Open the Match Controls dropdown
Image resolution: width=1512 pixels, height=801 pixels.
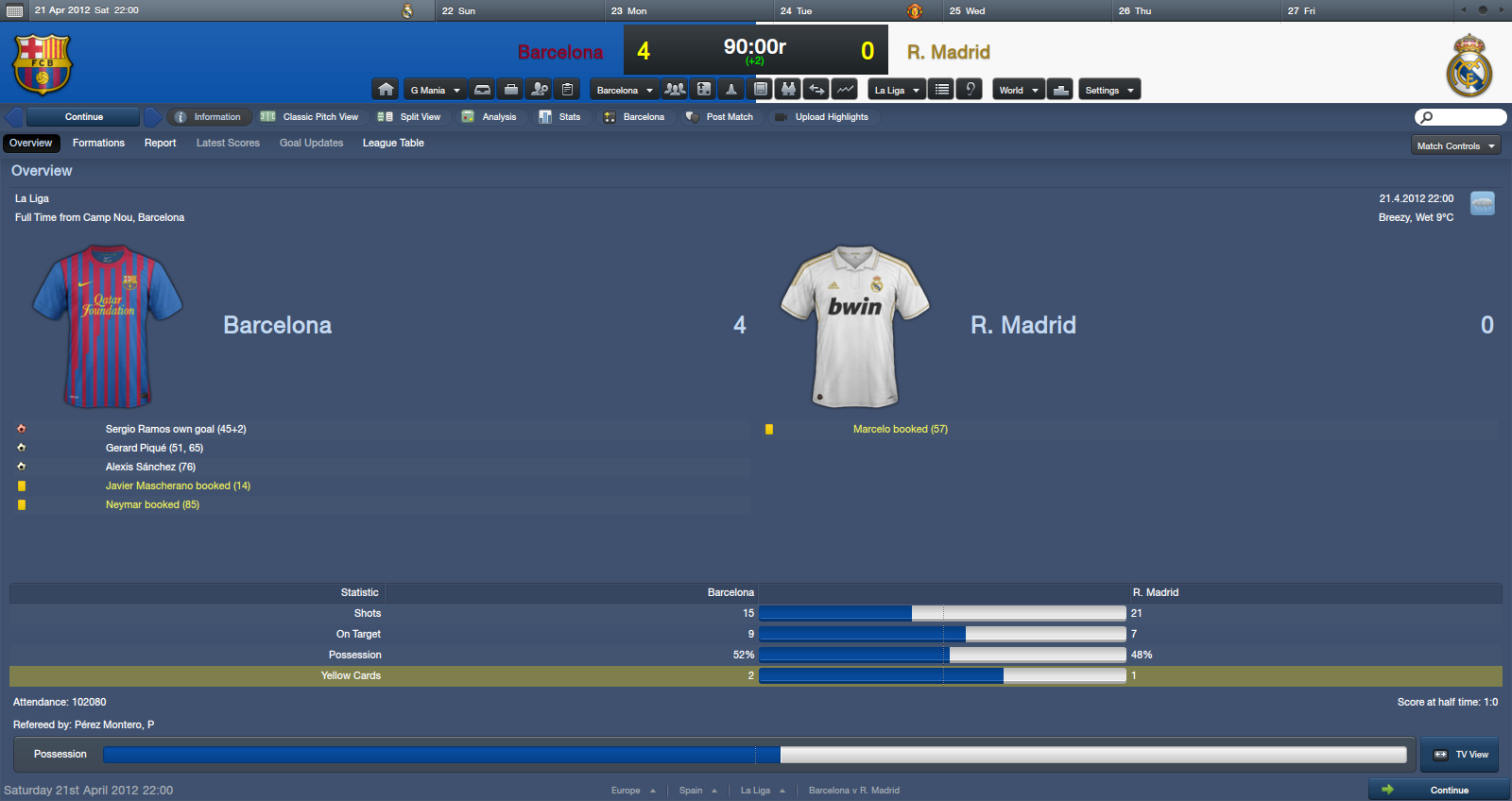tap(1455, 146)
